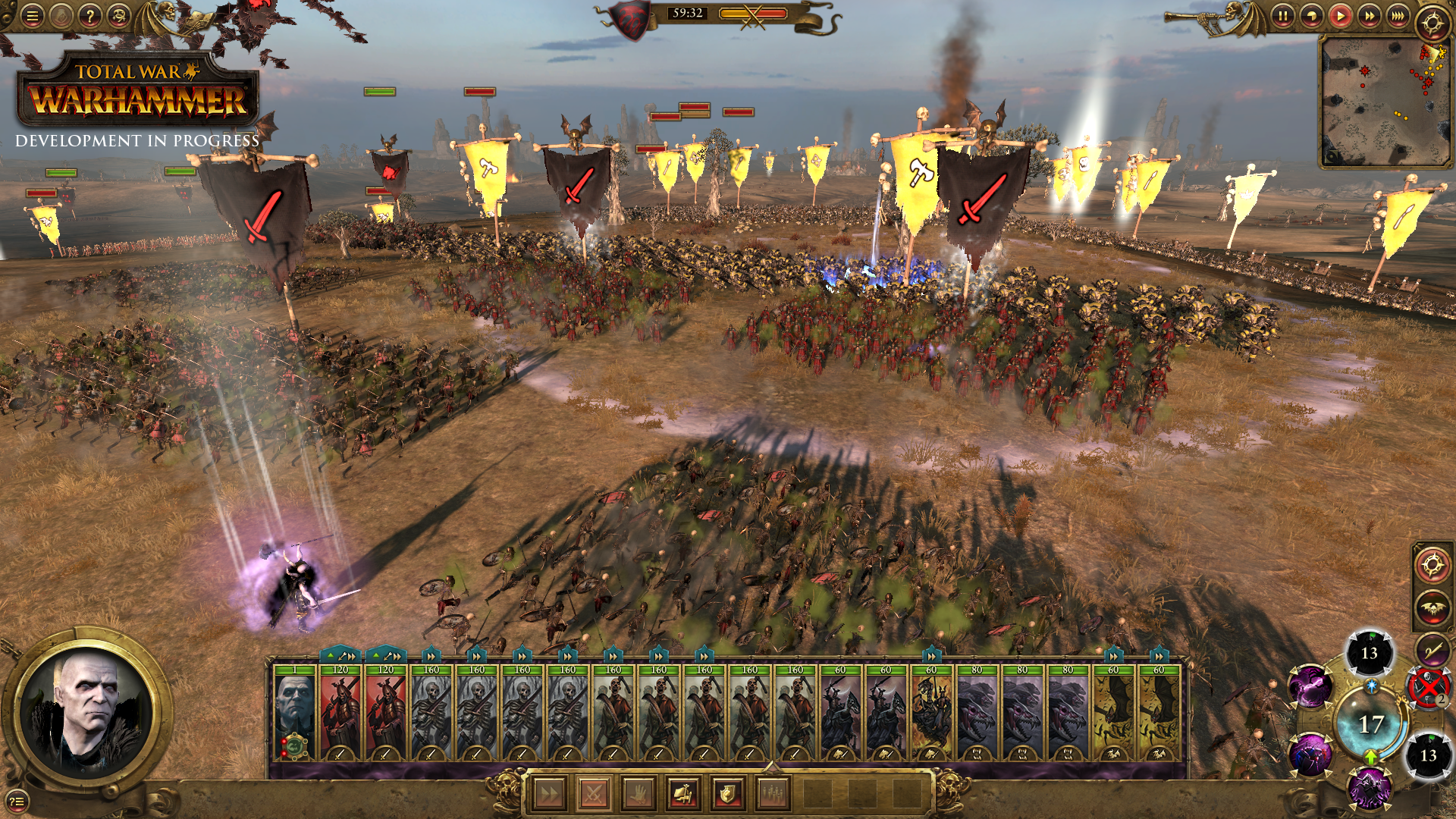Open the objectives list button bottom-left
This screenshot has height=819, width=1456.
(17, 801)
